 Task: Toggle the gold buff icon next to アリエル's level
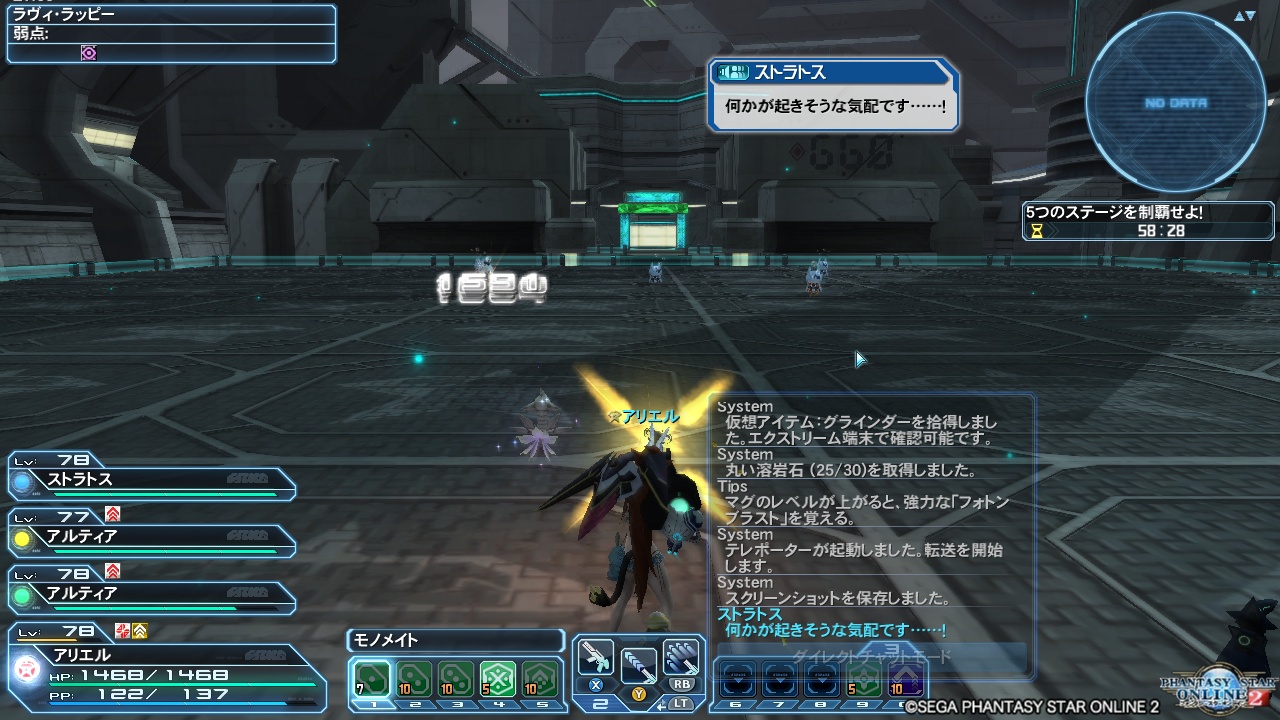tap(139, 631)
